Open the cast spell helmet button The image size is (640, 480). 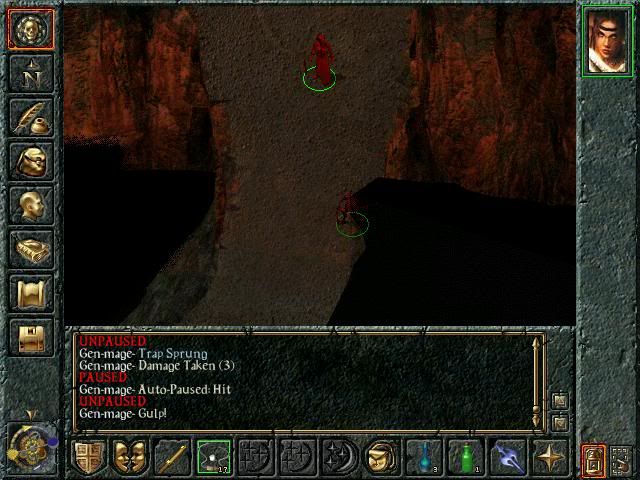(x=380, y=458)
